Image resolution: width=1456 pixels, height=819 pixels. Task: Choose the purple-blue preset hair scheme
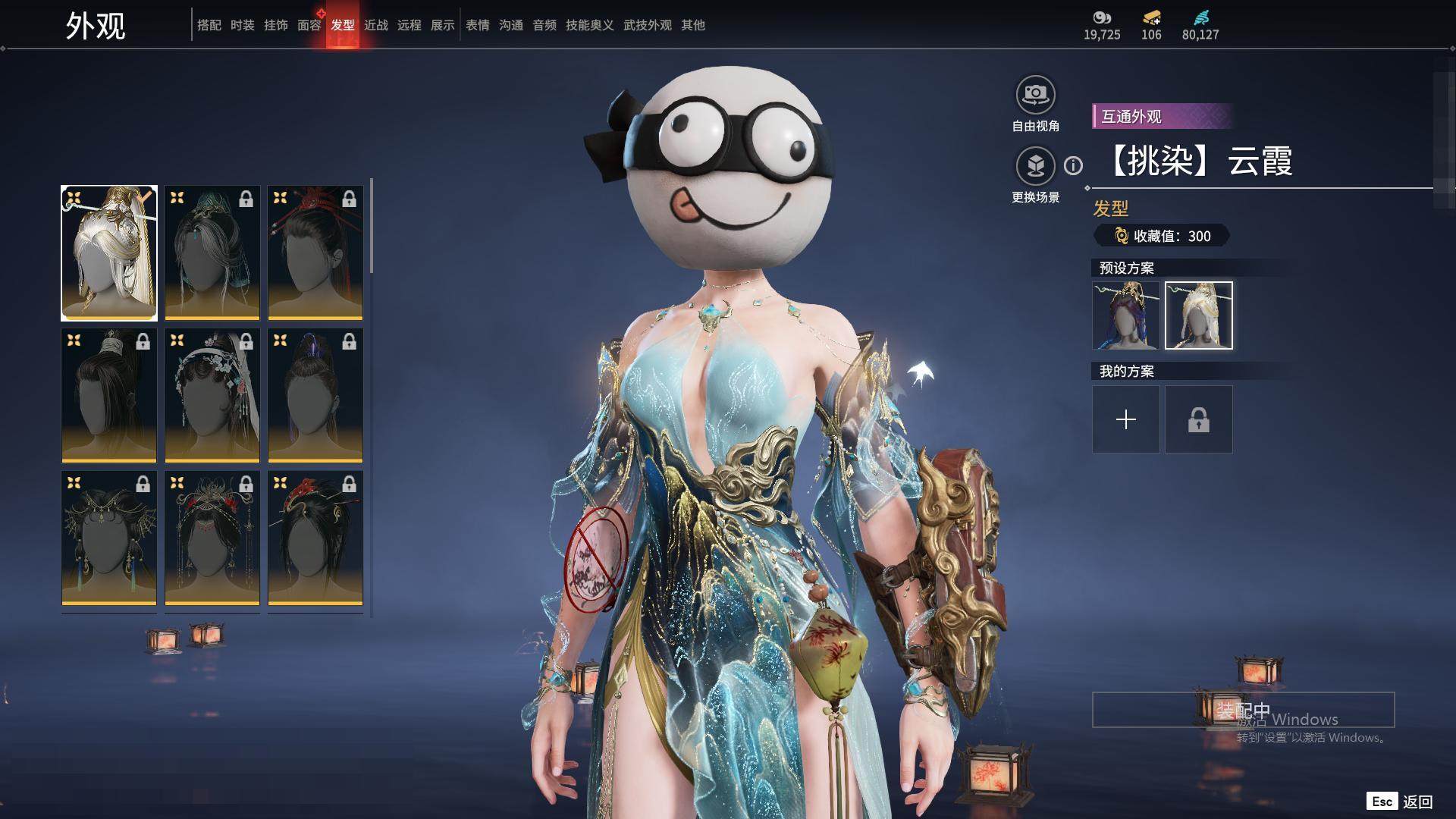[x=1125, y=315]
